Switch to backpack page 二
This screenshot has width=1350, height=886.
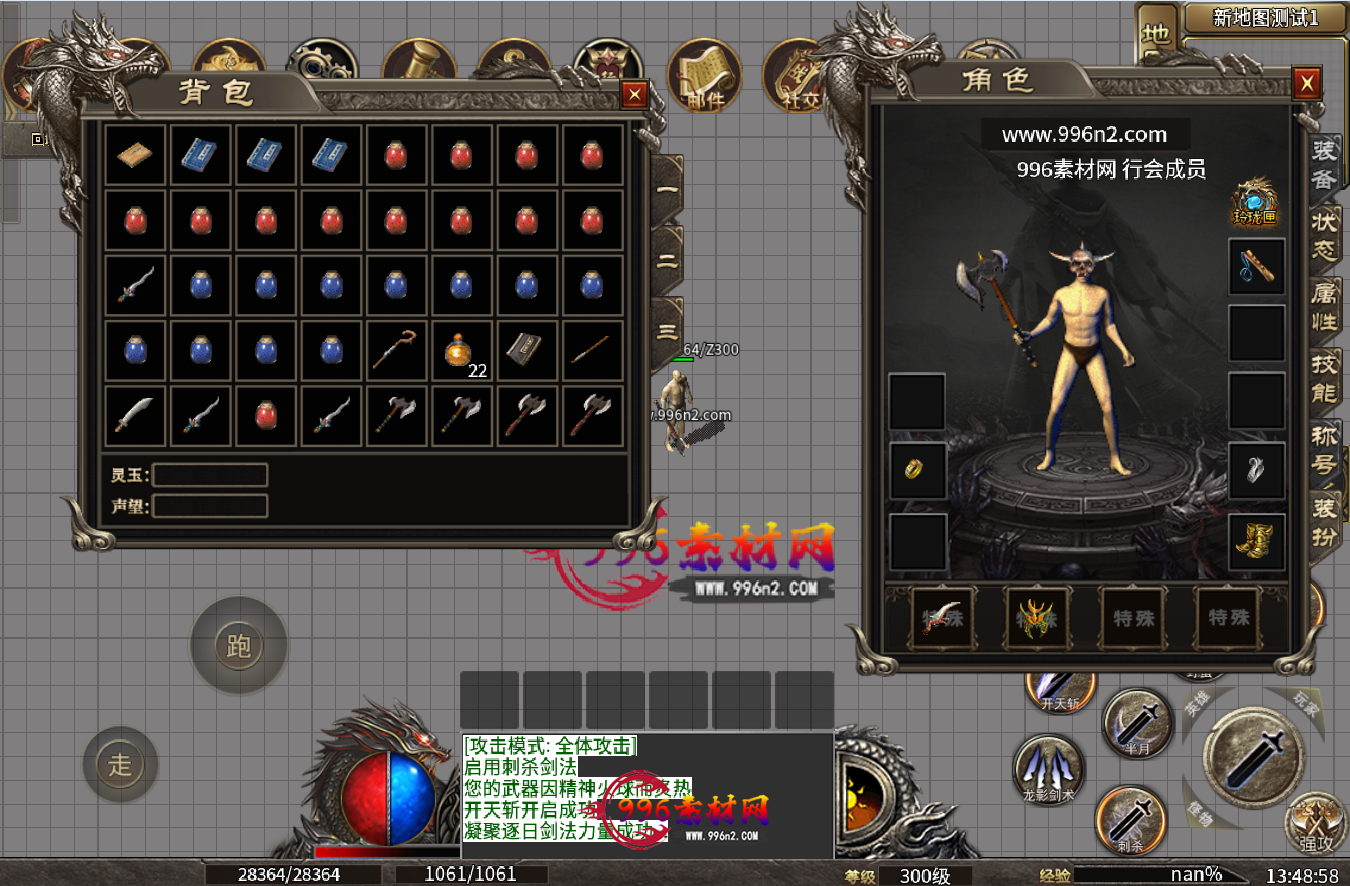[x=667, y=261]
